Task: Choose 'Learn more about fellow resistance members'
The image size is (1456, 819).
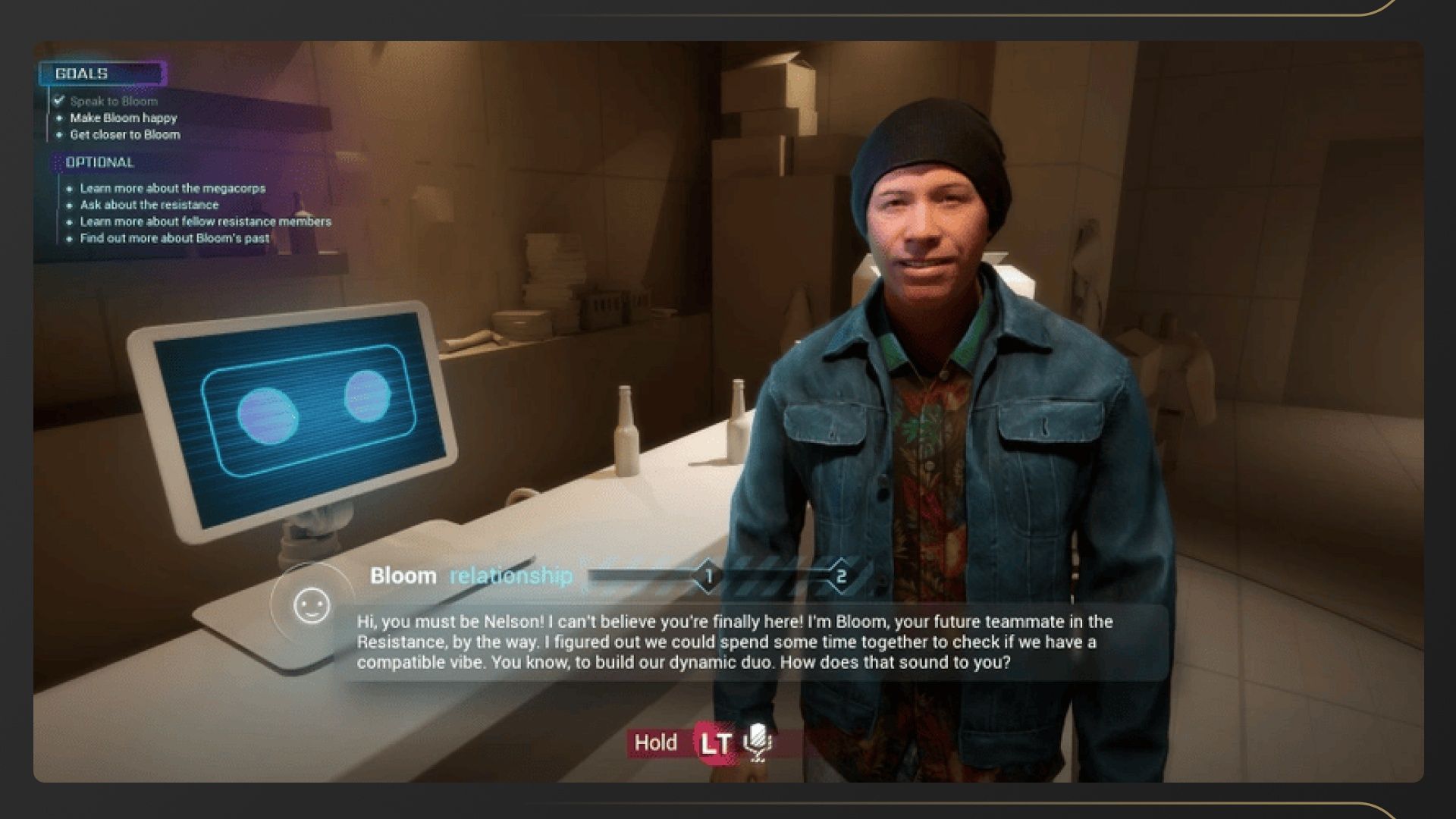Action: click(206, 221)
